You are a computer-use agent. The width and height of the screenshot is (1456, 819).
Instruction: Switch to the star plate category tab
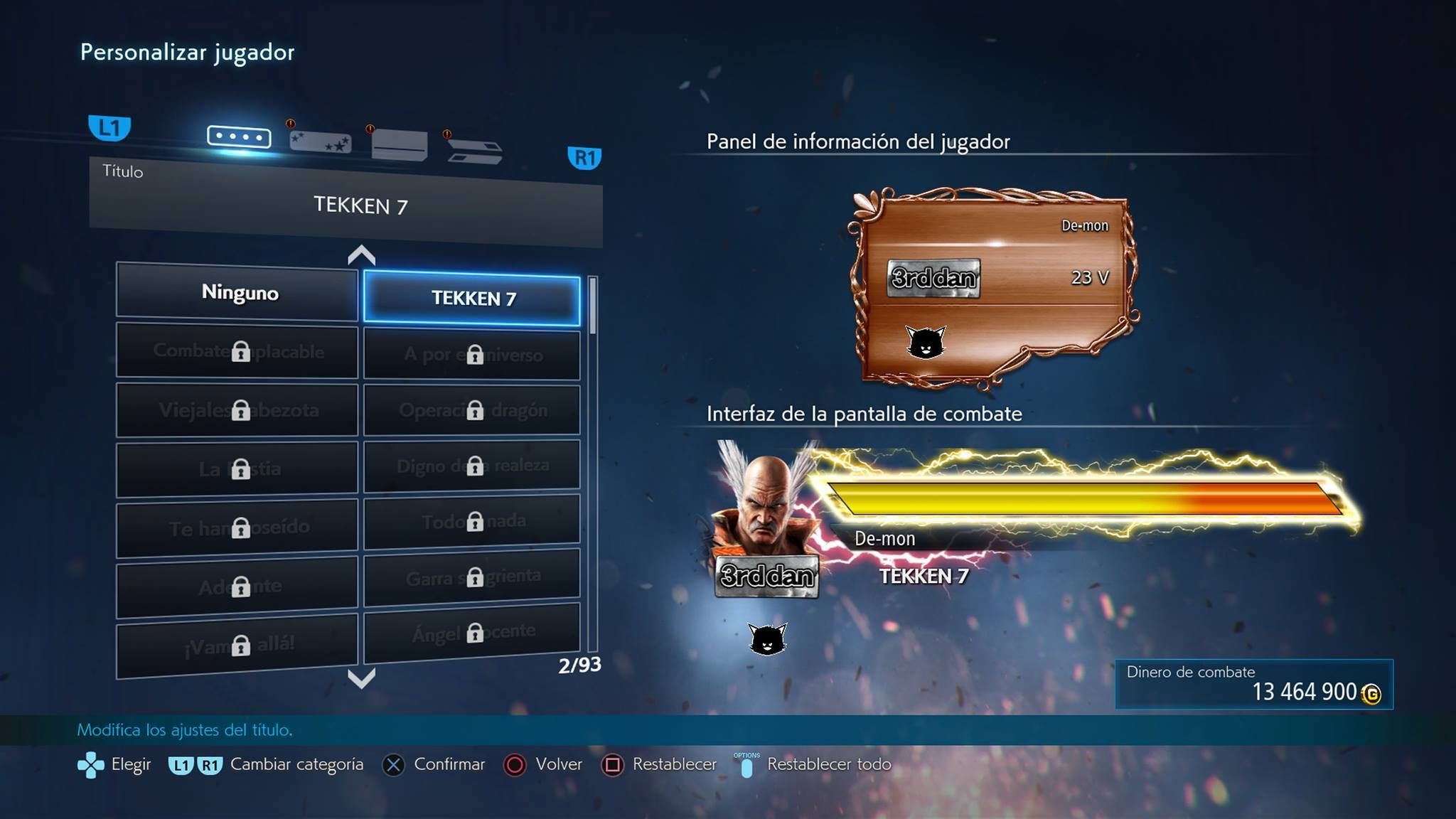[x=321, y=141]
